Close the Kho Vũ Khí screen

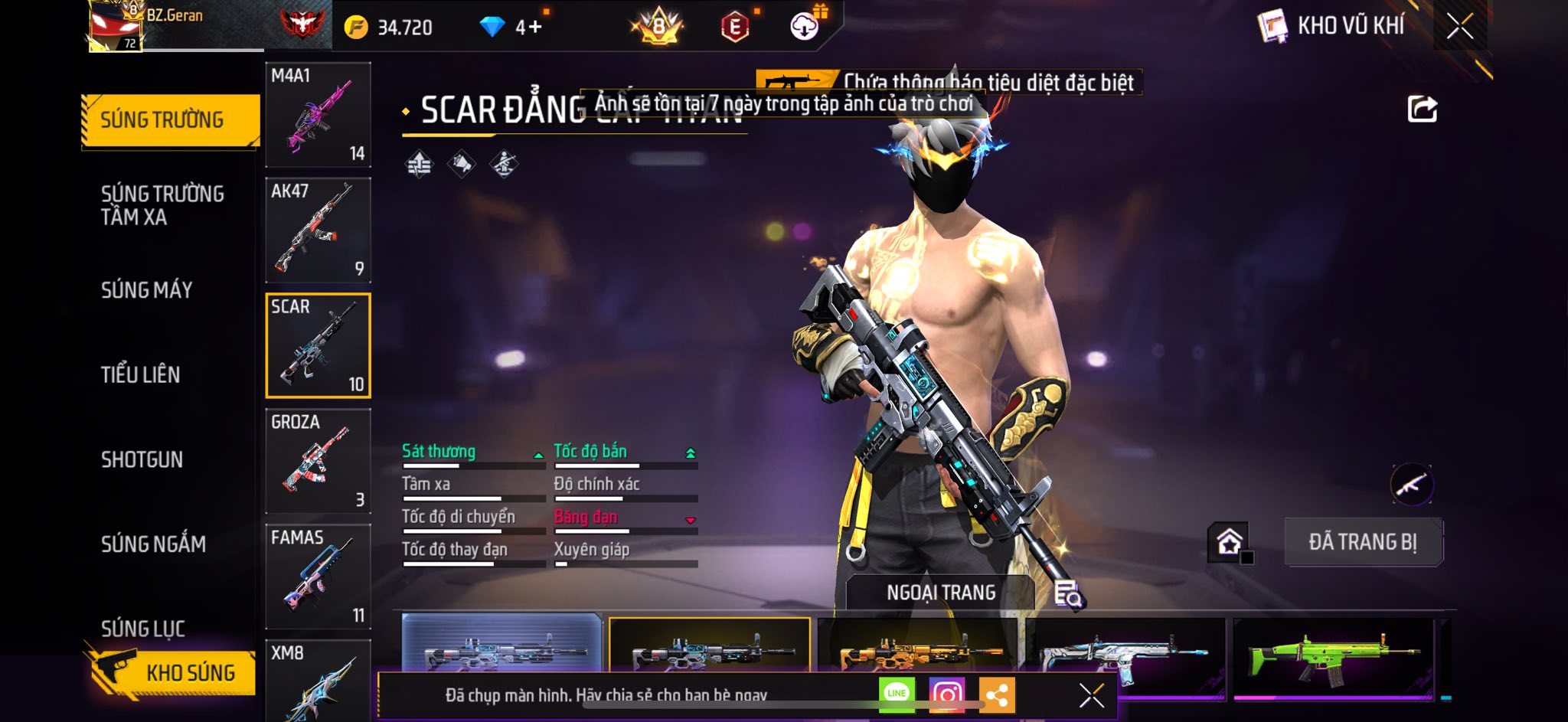[x=1459, y=27]
